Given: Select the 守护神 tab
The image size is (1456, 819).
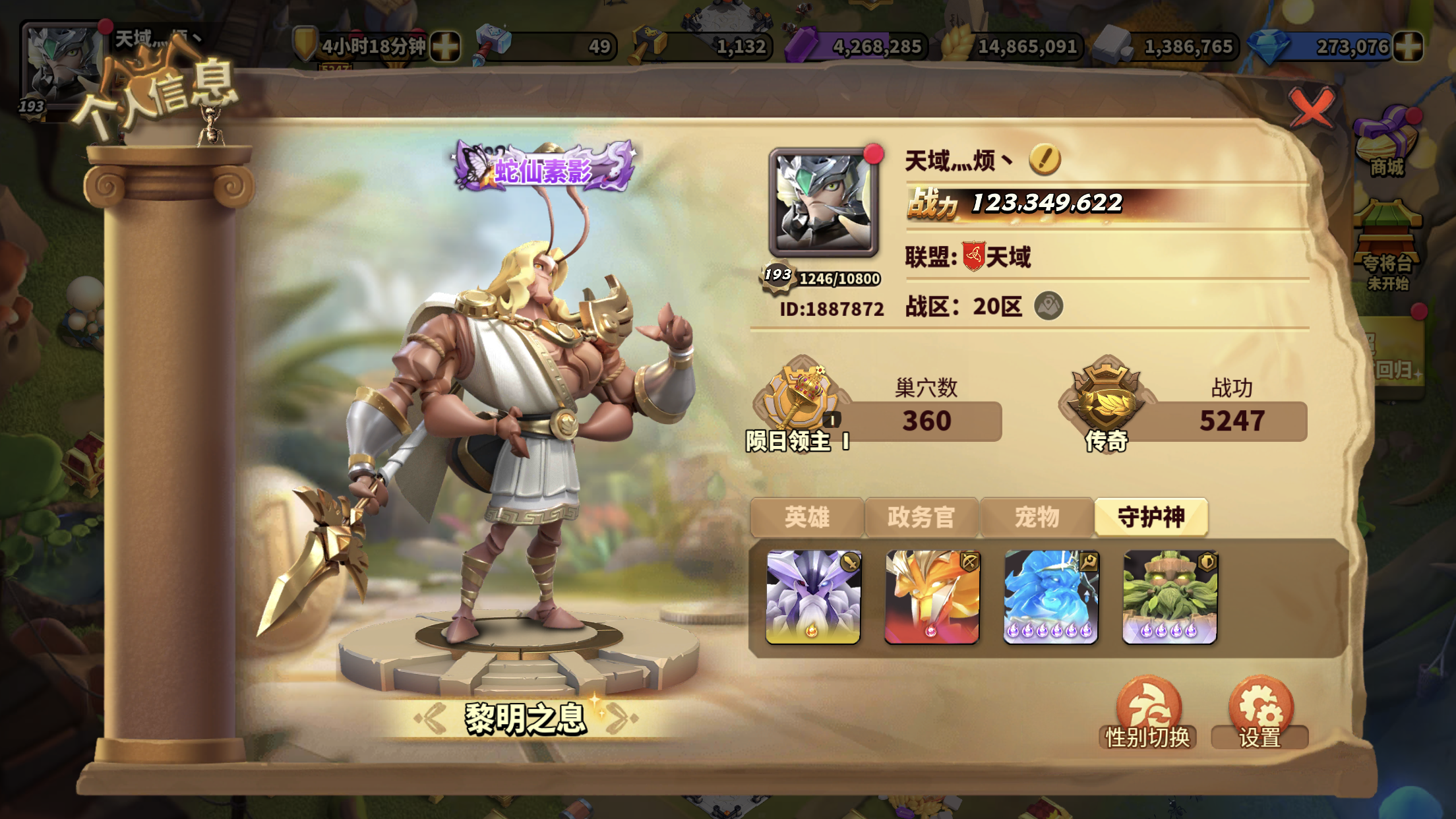Looking at the screenshot, I should tap(1151, 517).
